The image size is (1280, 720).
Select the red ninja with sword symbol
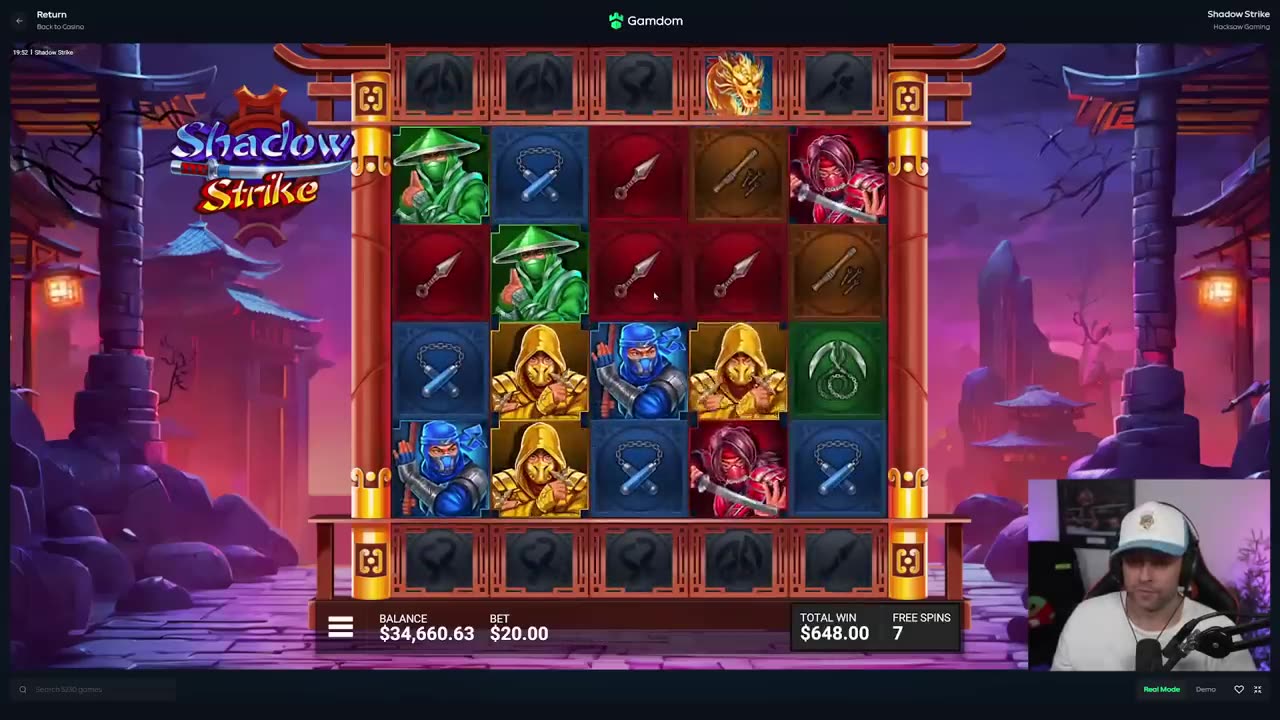click(837, 175)
